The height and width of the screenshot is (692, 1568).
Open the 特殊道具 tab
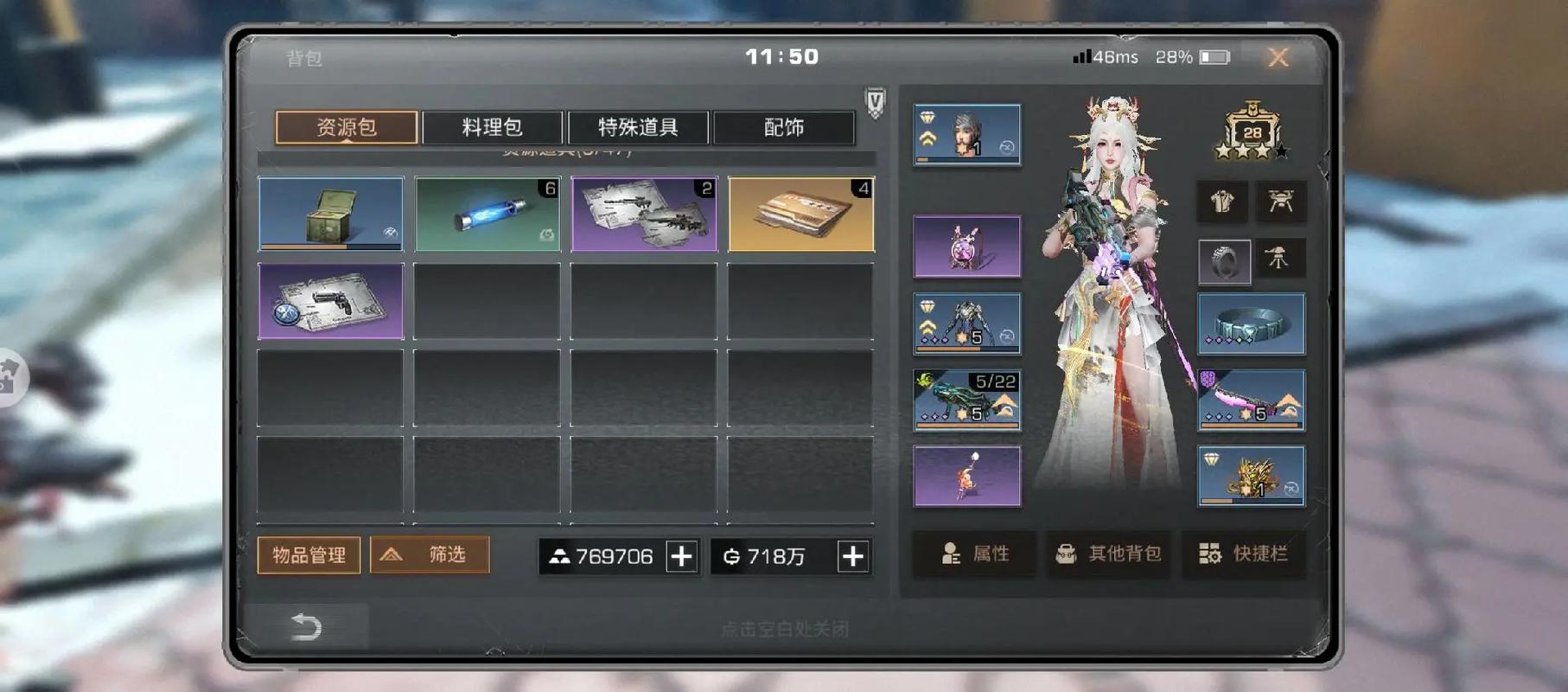coord(638,126)
